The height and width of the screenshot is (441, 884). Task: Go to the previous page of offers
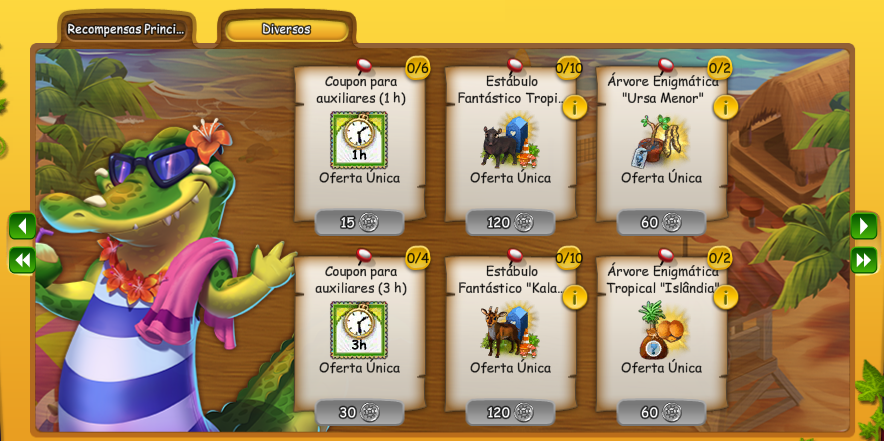[22, 226]
